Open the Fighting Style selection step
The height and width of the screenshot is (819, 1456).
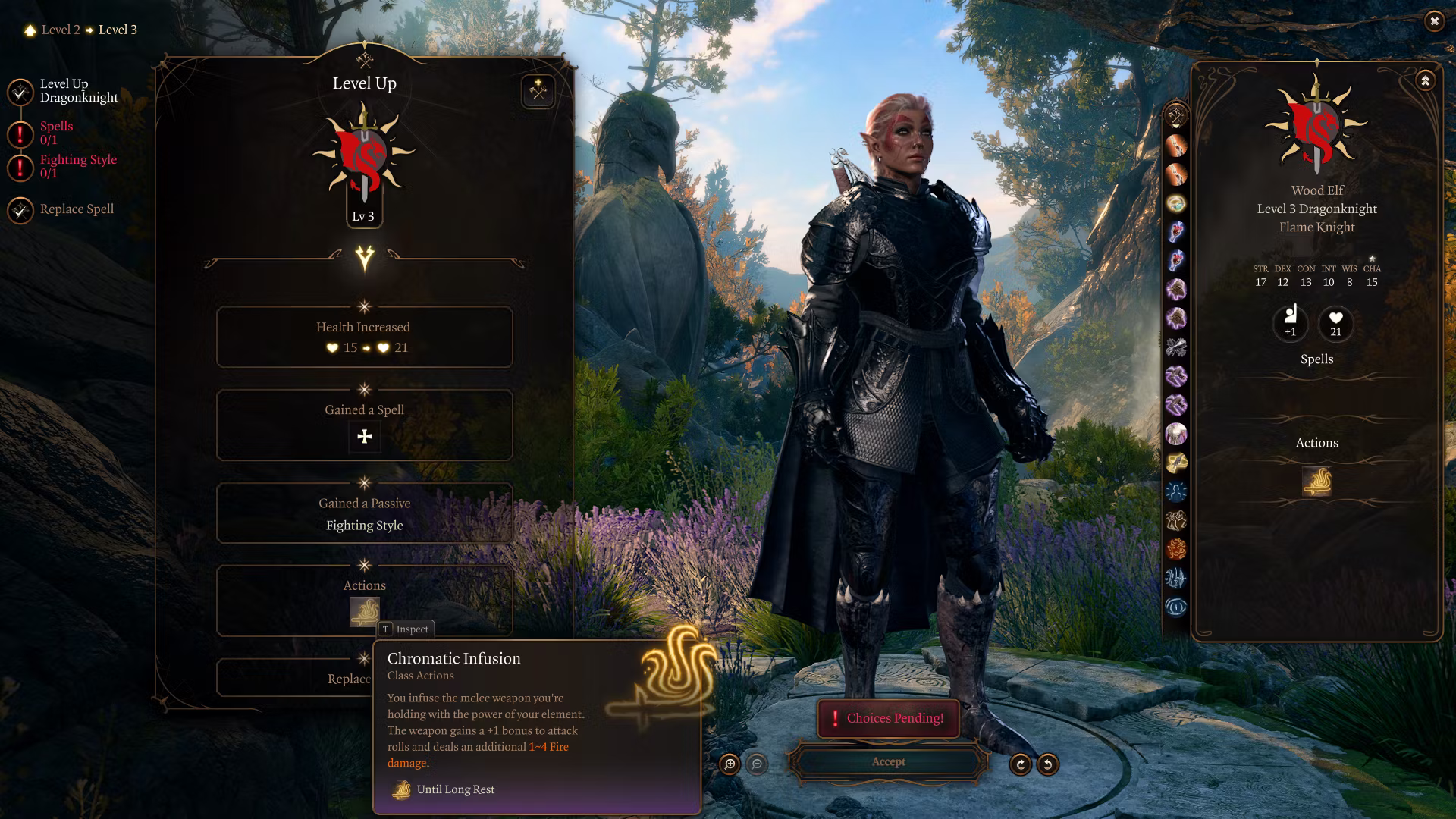[x=77, y=166]
